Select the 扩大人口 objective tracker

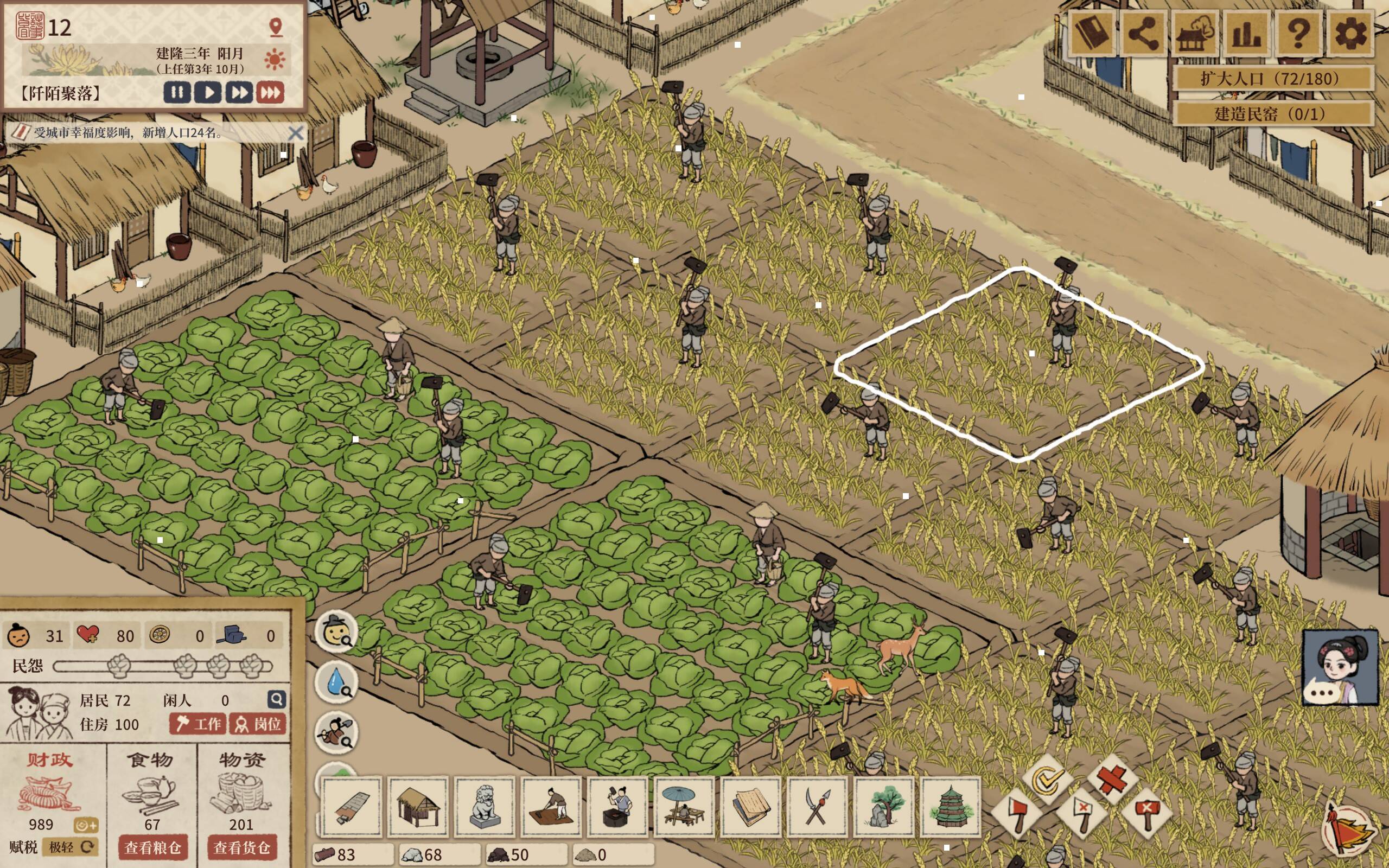1272,79
